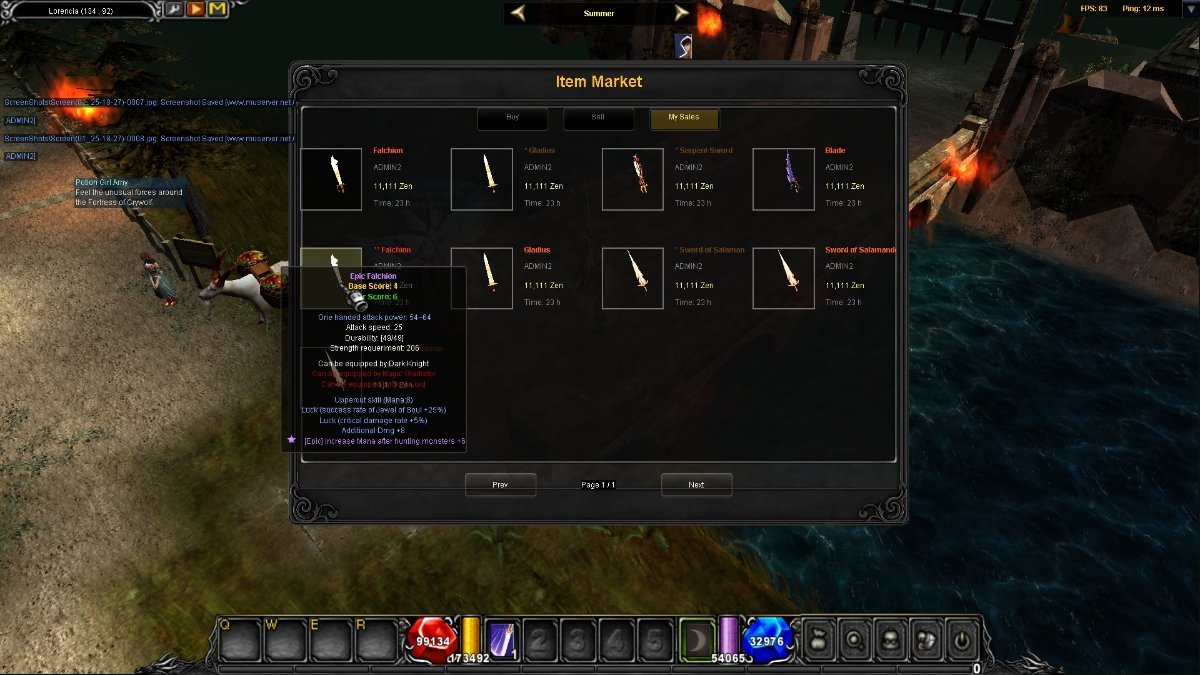Use the blue item in the hotbar slot
The image size is (1200, 675).
point(501,639)
